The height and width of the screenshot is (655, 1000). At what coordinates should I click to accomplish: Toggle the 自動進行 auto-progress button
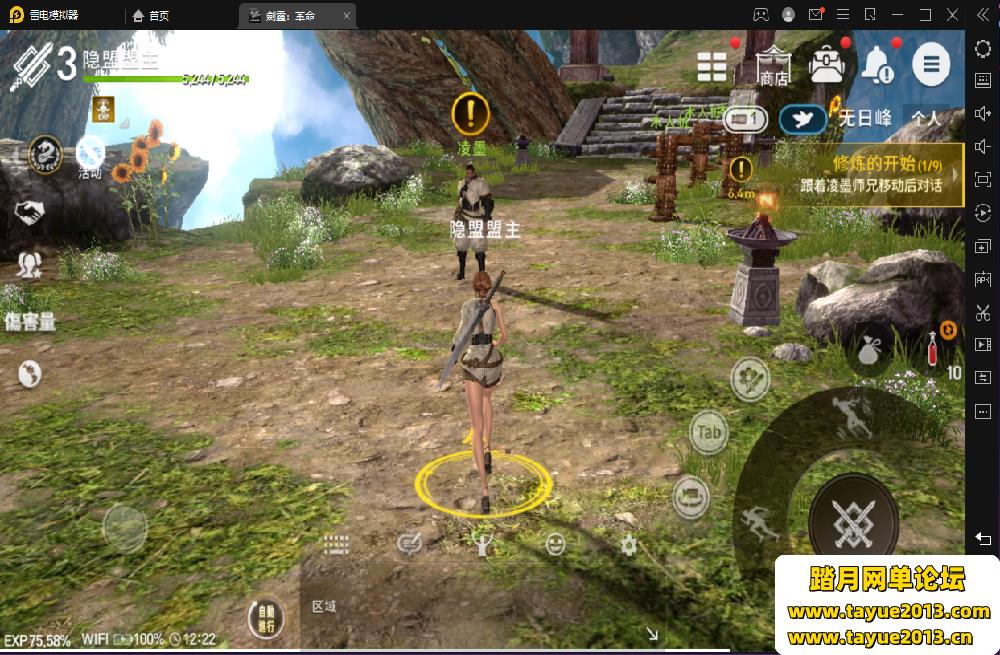coord(266,619)
